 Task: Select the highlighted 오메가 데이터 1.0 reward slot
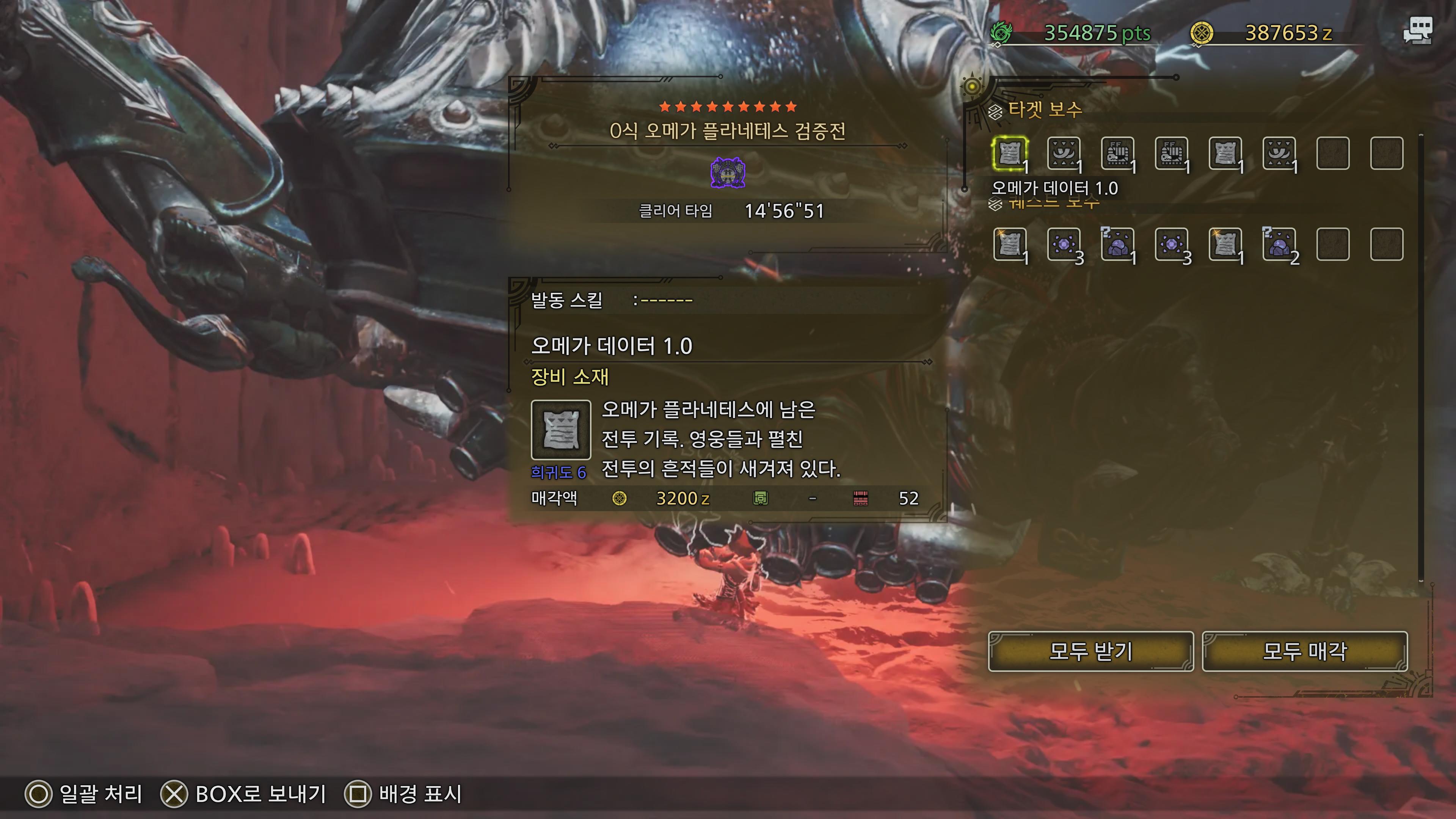[1009, 153]
